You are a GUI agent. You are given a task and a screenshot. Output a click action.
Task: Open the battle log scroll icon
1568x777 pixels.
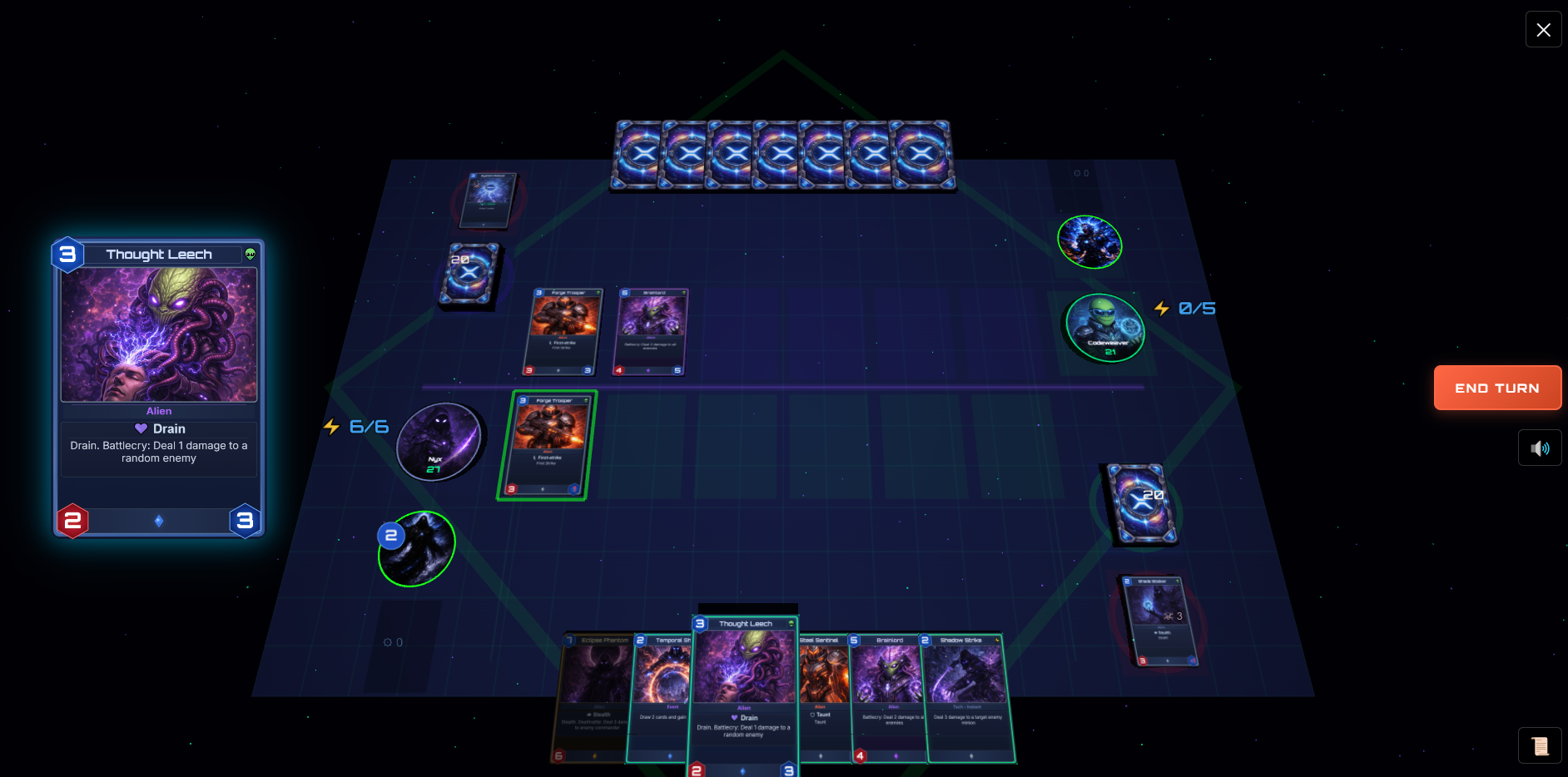1540,745
